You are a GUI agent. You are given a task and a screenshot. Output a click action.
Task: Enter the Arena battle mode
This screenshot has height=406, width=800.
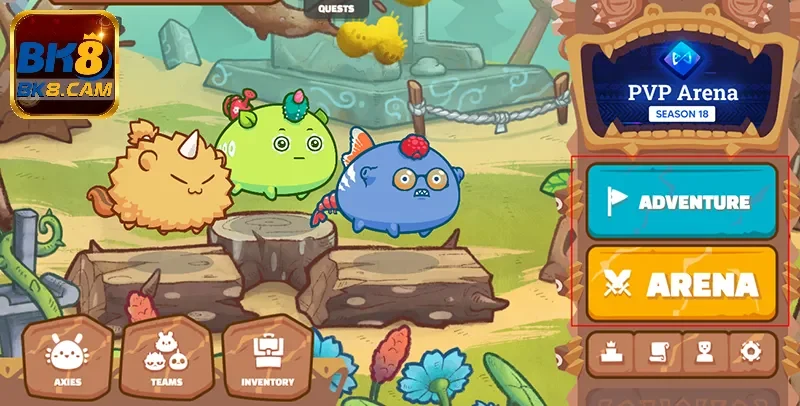point(681,284)
